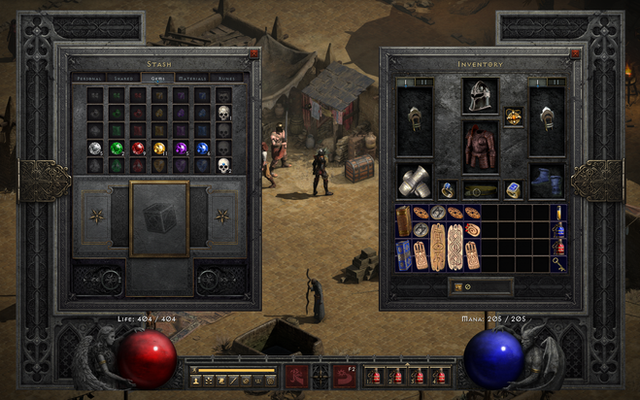Viewport: 640px width, 400px height.
Task: Close the Stash panel
Action: (x=253, y=55)
